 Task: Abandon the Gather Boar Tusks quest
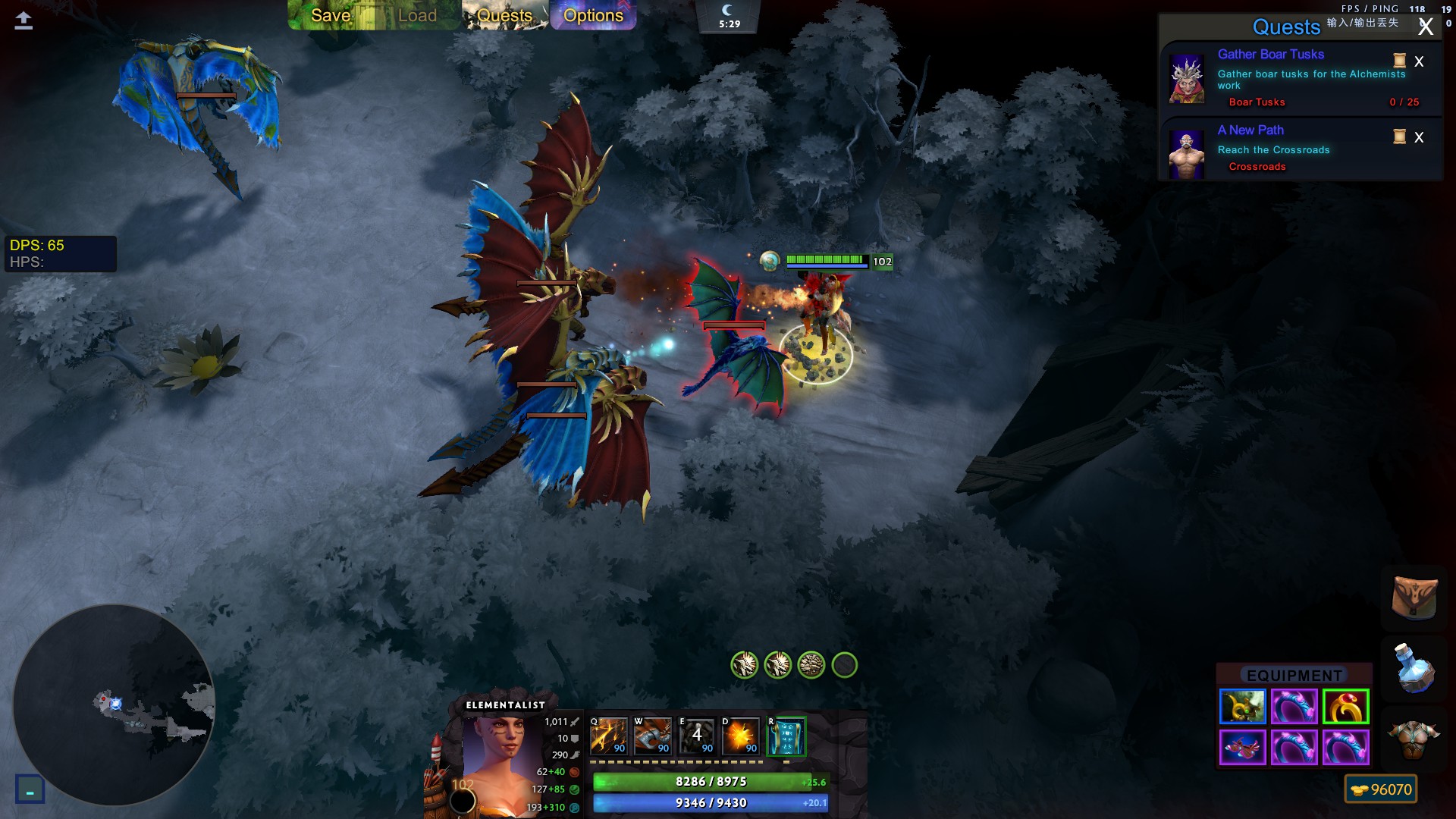coord(1419,61)
